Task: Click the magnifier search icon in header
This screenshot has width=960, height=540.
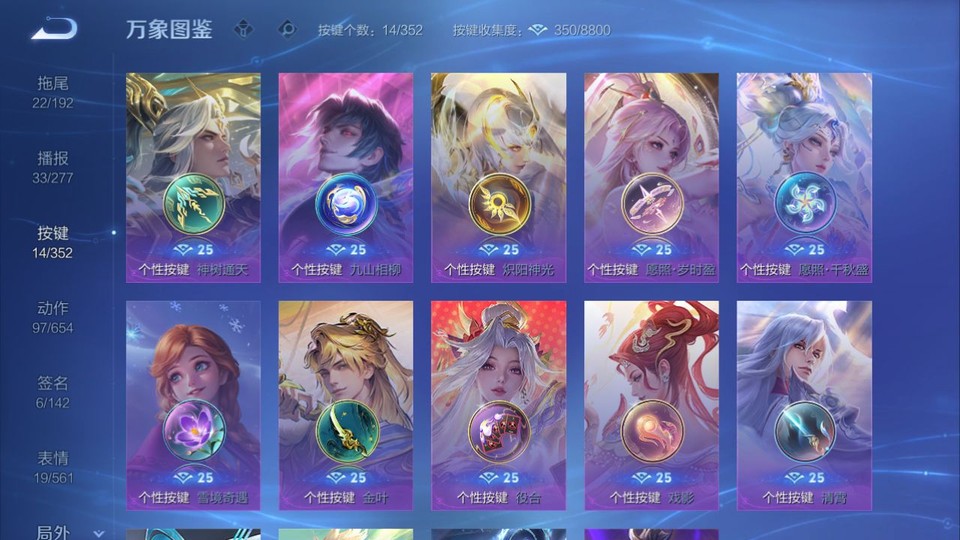Action: [x=288, y=29]
